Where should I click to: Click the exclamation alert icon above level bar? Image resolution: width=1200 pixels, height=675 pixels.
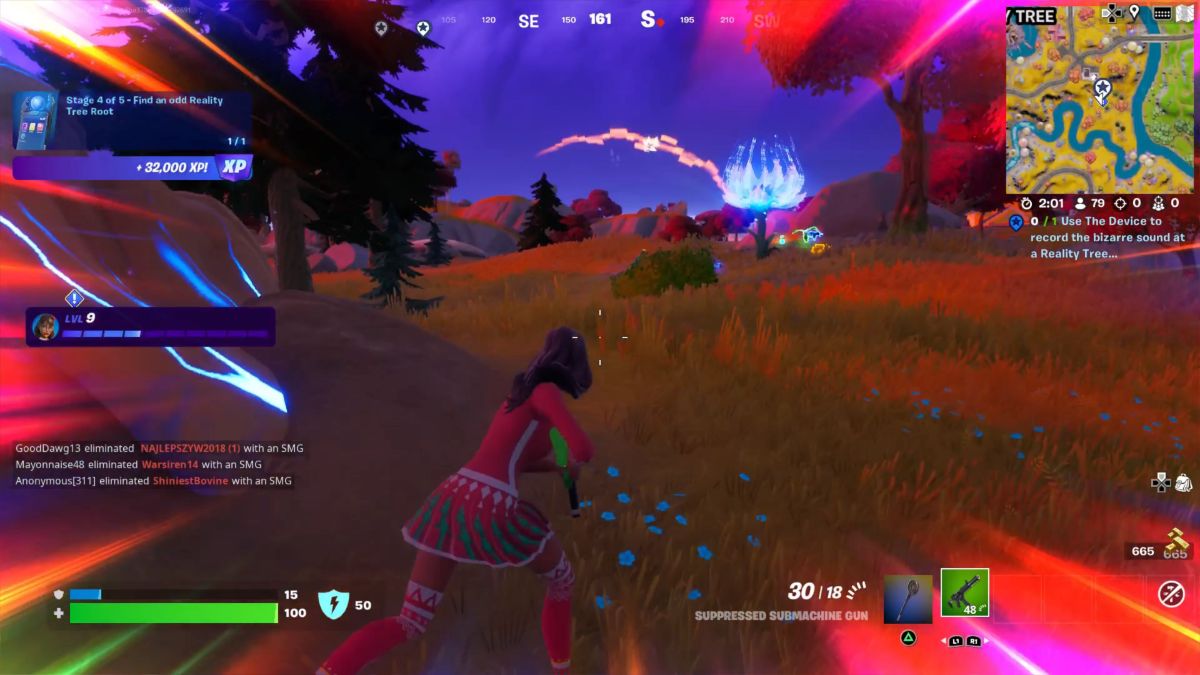point(74,298)
